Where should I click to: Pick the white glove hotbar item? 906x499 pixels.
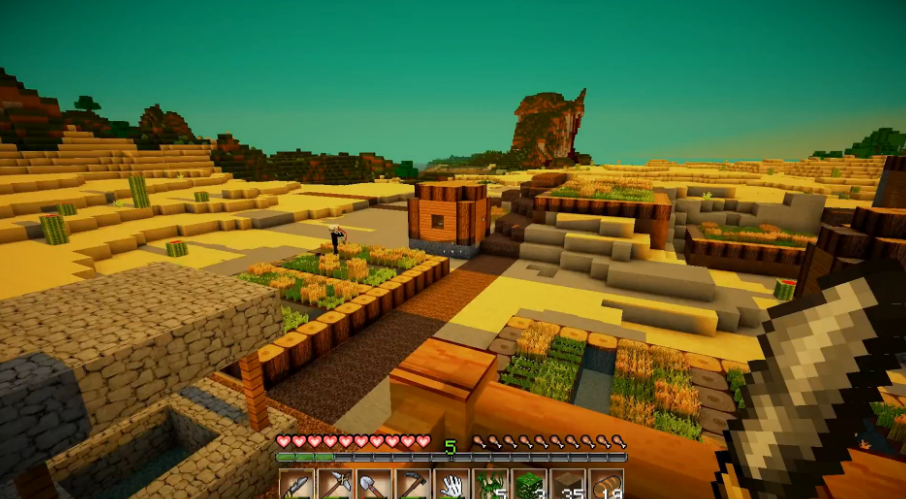coord(452,485)
